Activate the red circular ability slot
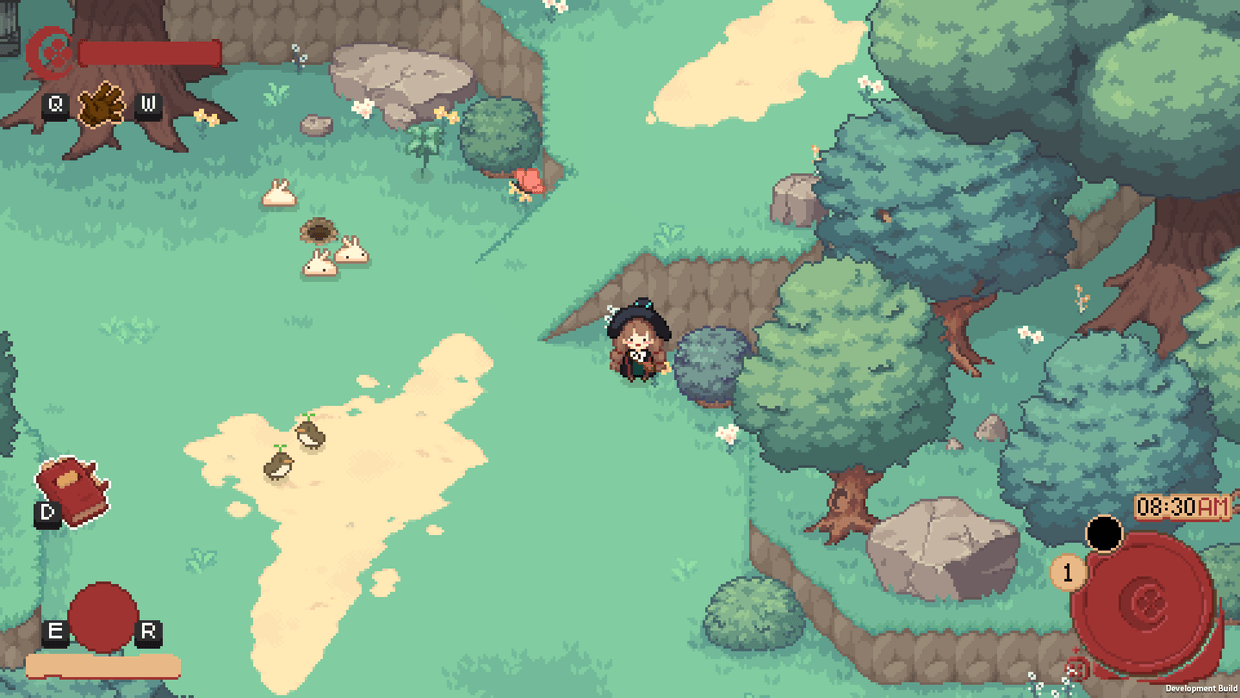 [102, 617]
